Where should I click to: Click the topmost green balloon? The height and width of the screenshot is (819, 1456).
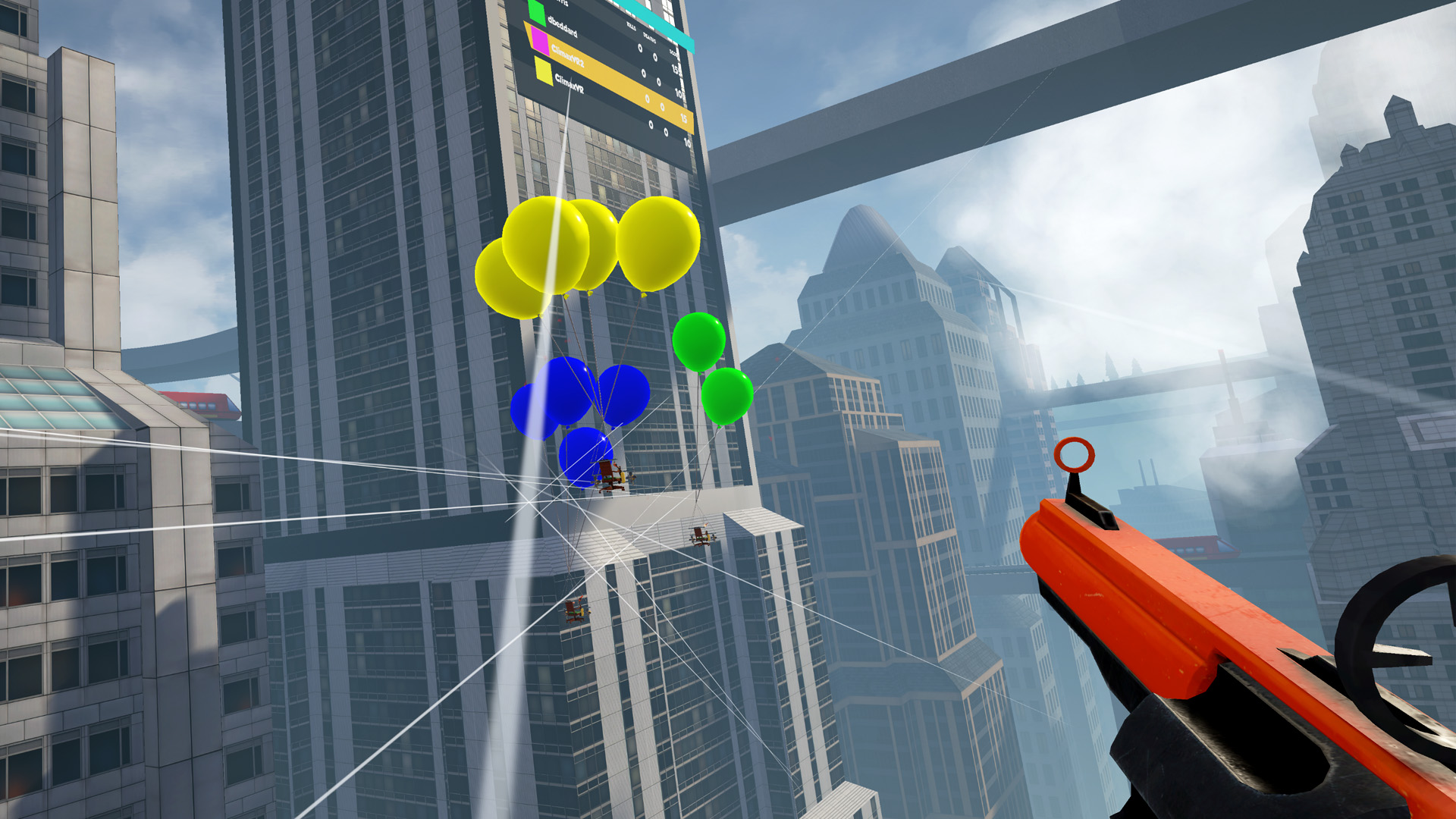click(699, 341)
